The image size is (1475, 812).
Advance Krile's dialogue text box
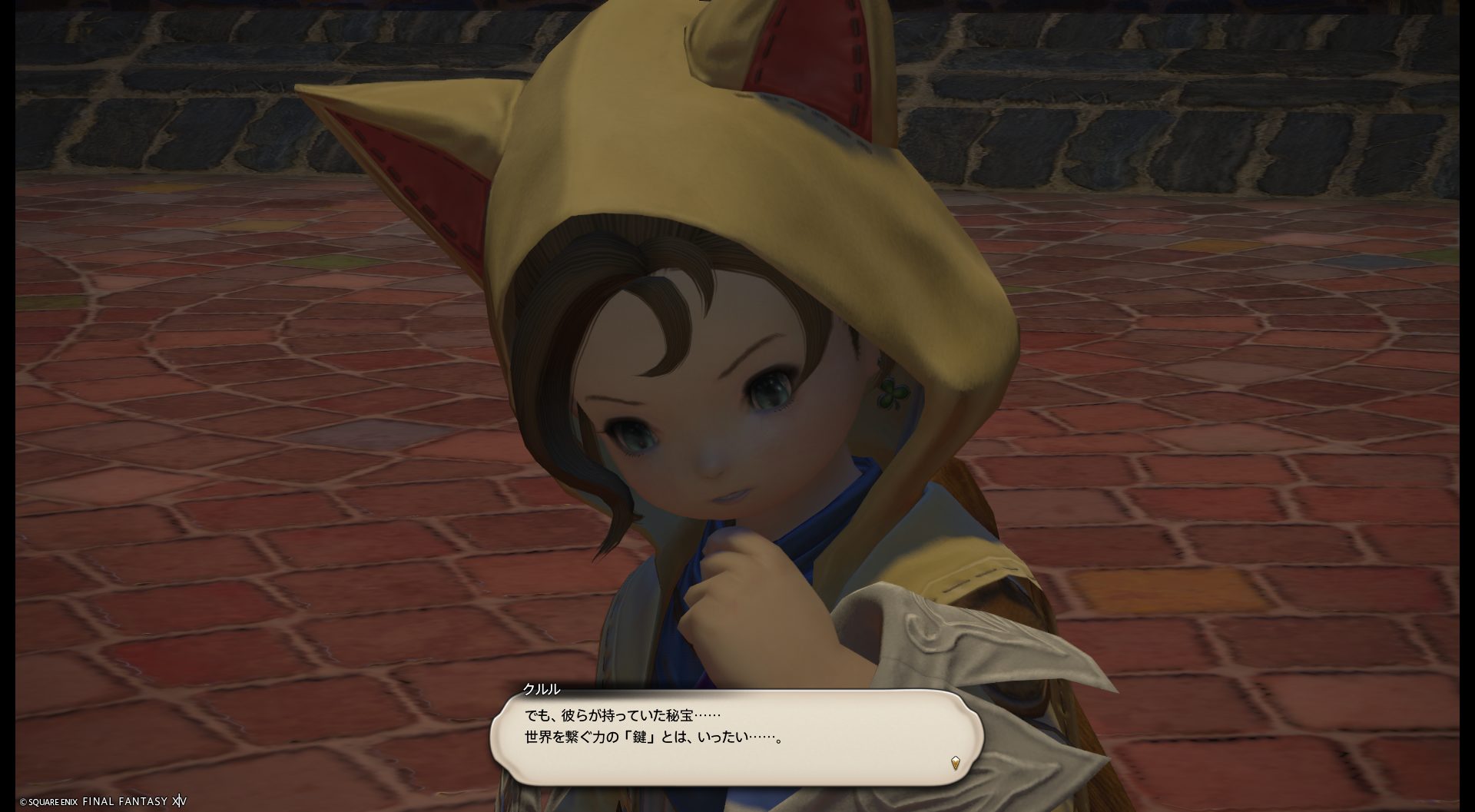coord(736,737)
